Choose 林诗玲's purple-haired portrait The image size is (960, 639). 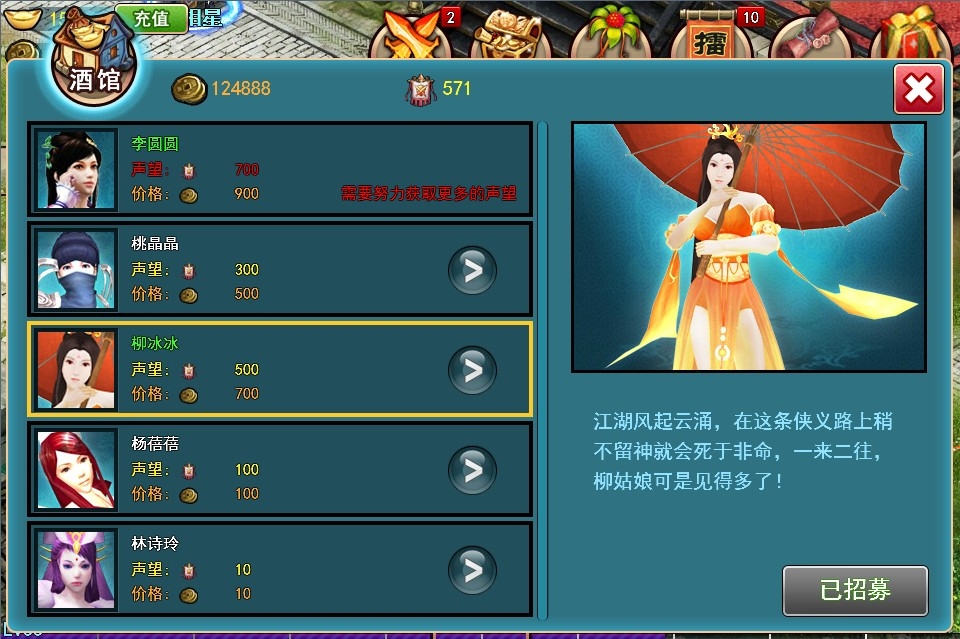77,569
